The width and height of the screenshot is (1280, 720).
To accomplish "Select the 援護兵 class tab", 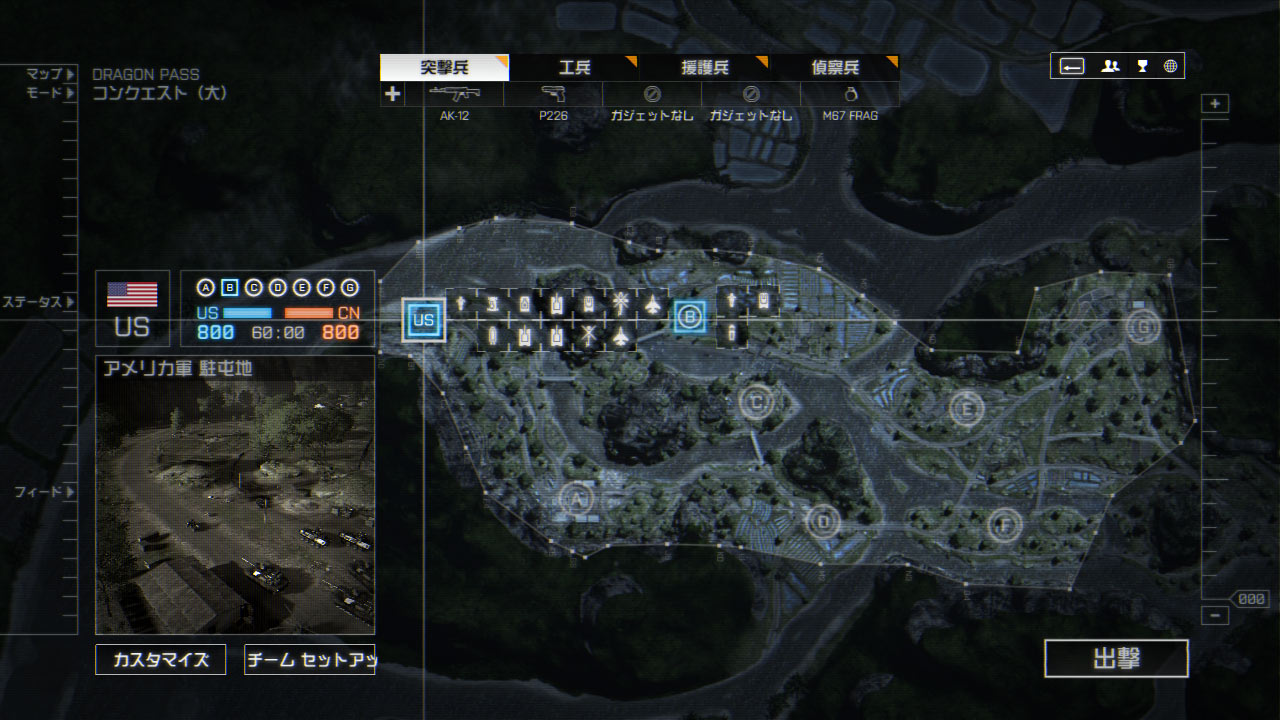I will point(704,68).
